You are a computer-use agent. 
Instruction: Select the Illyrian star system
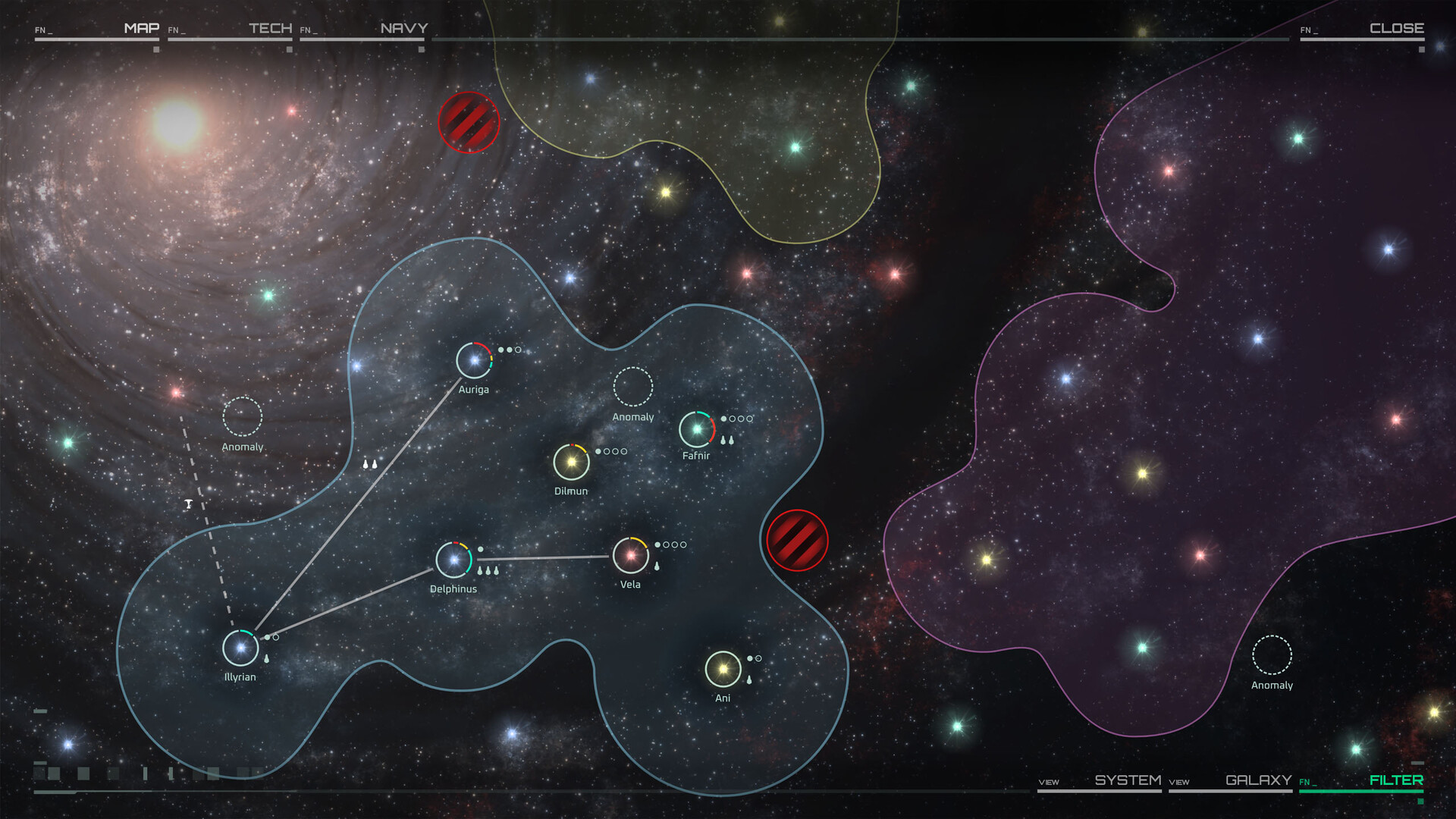240,648
